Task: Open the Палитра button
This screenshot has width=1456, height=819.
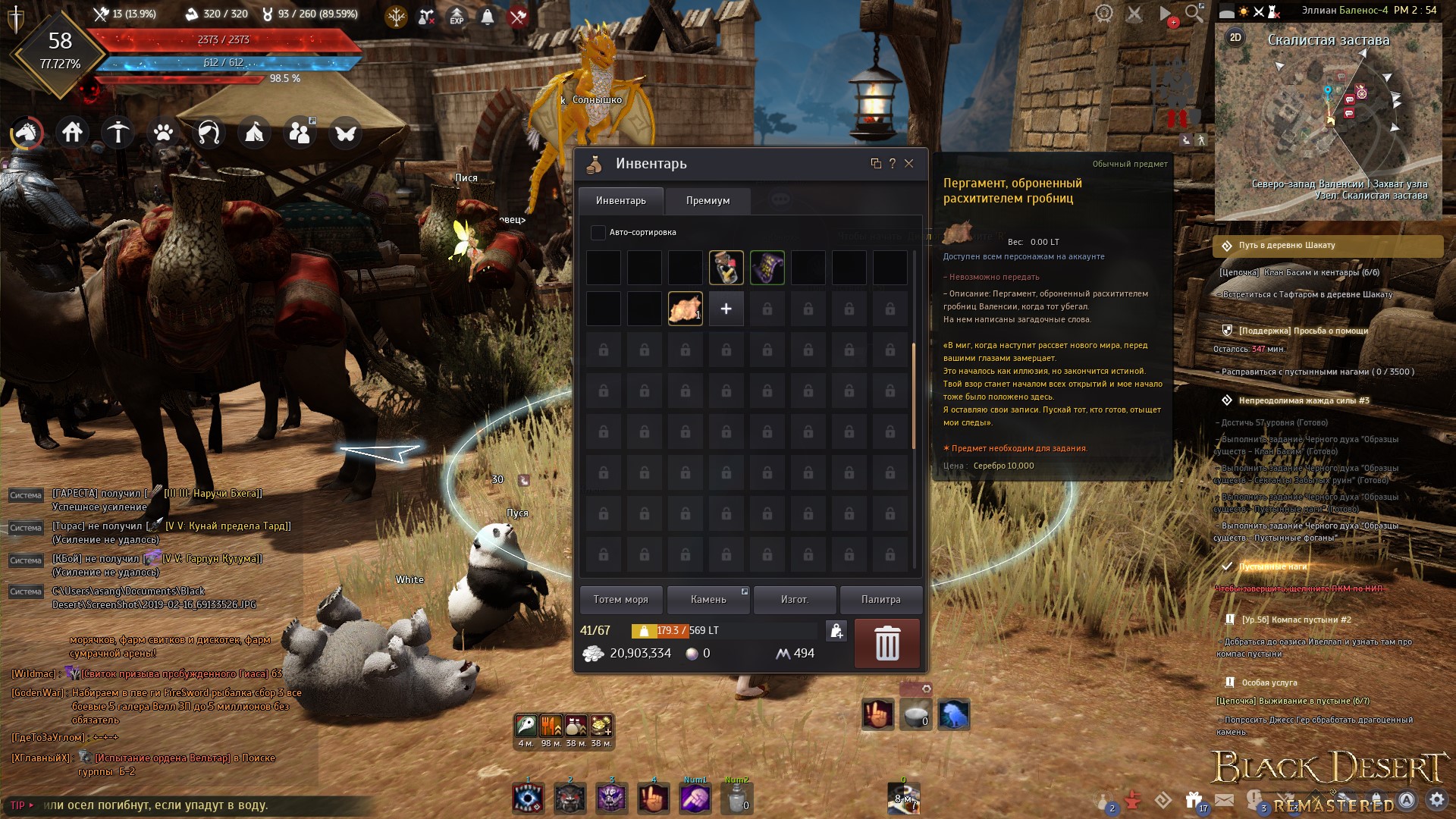Action: 880,600
